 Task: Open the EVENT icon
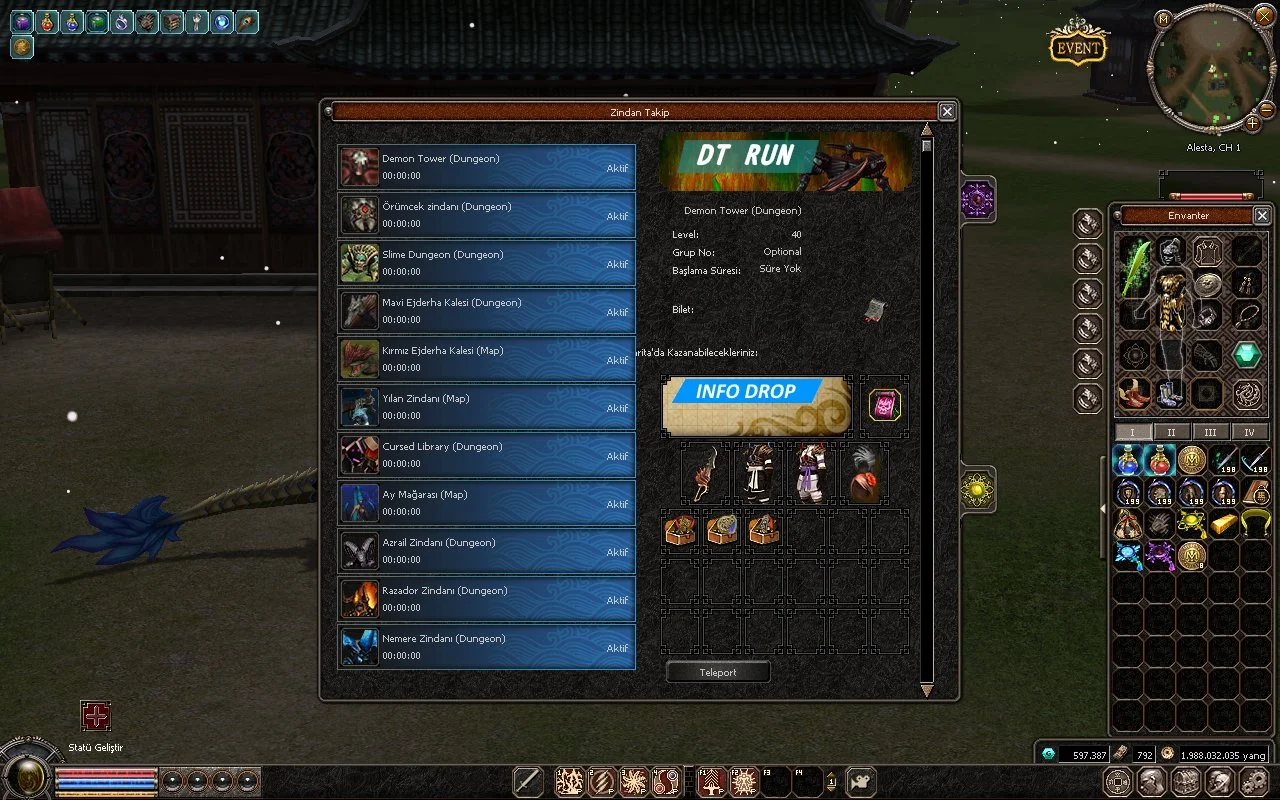point(1077,48)
